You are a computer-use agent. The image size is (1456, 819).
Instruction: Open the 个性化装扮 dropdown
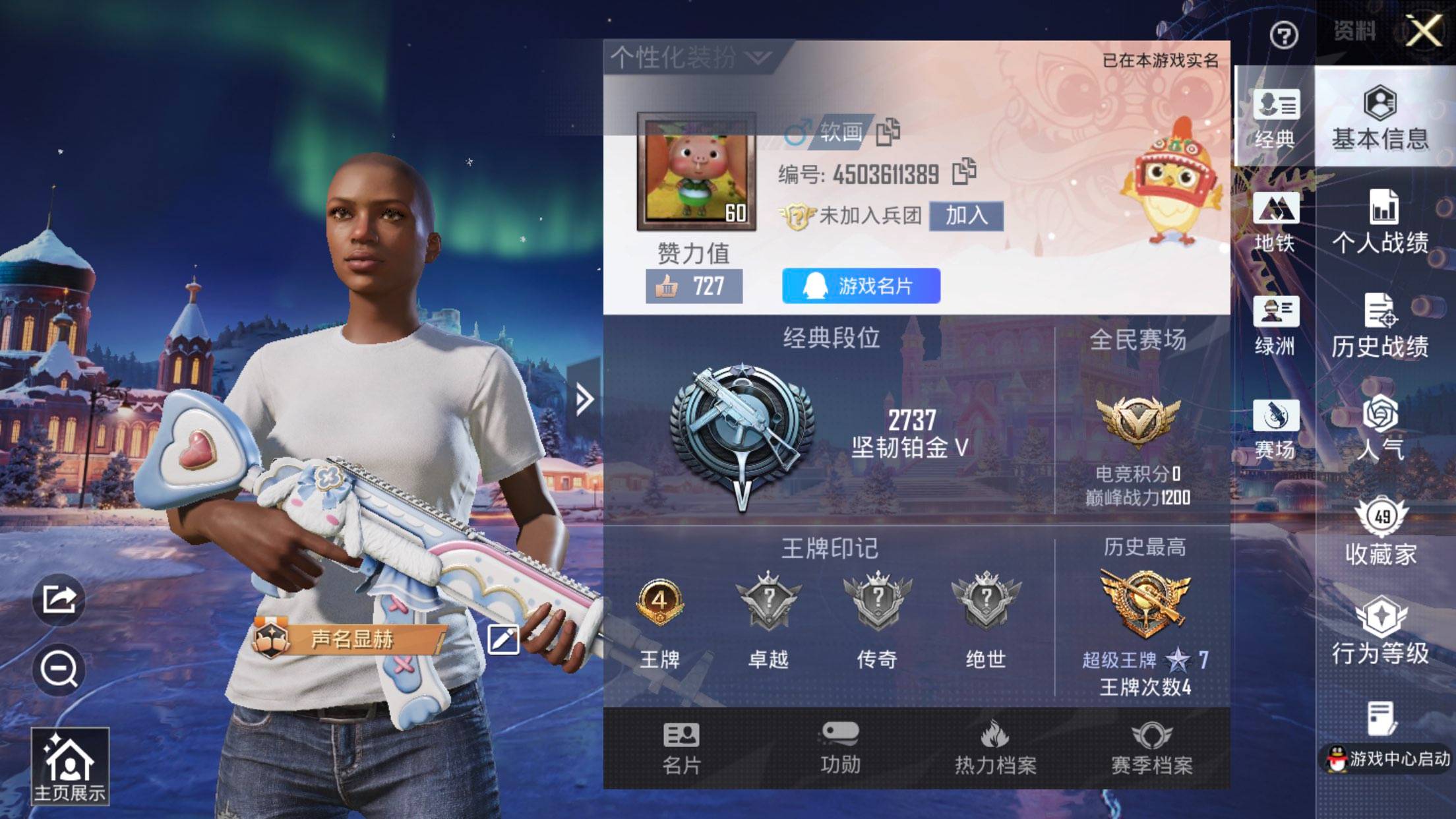(690, 58)
